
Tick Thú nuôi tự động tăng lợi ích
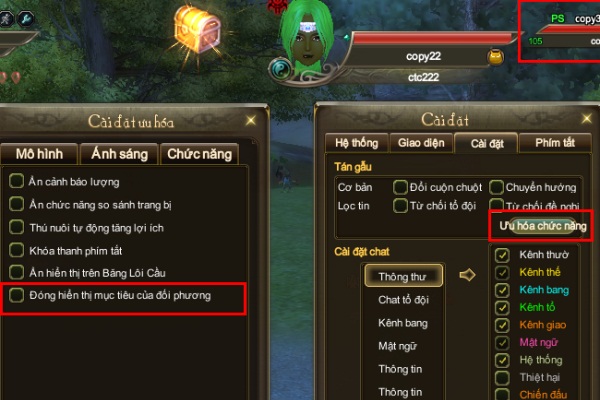coord(16,228)
